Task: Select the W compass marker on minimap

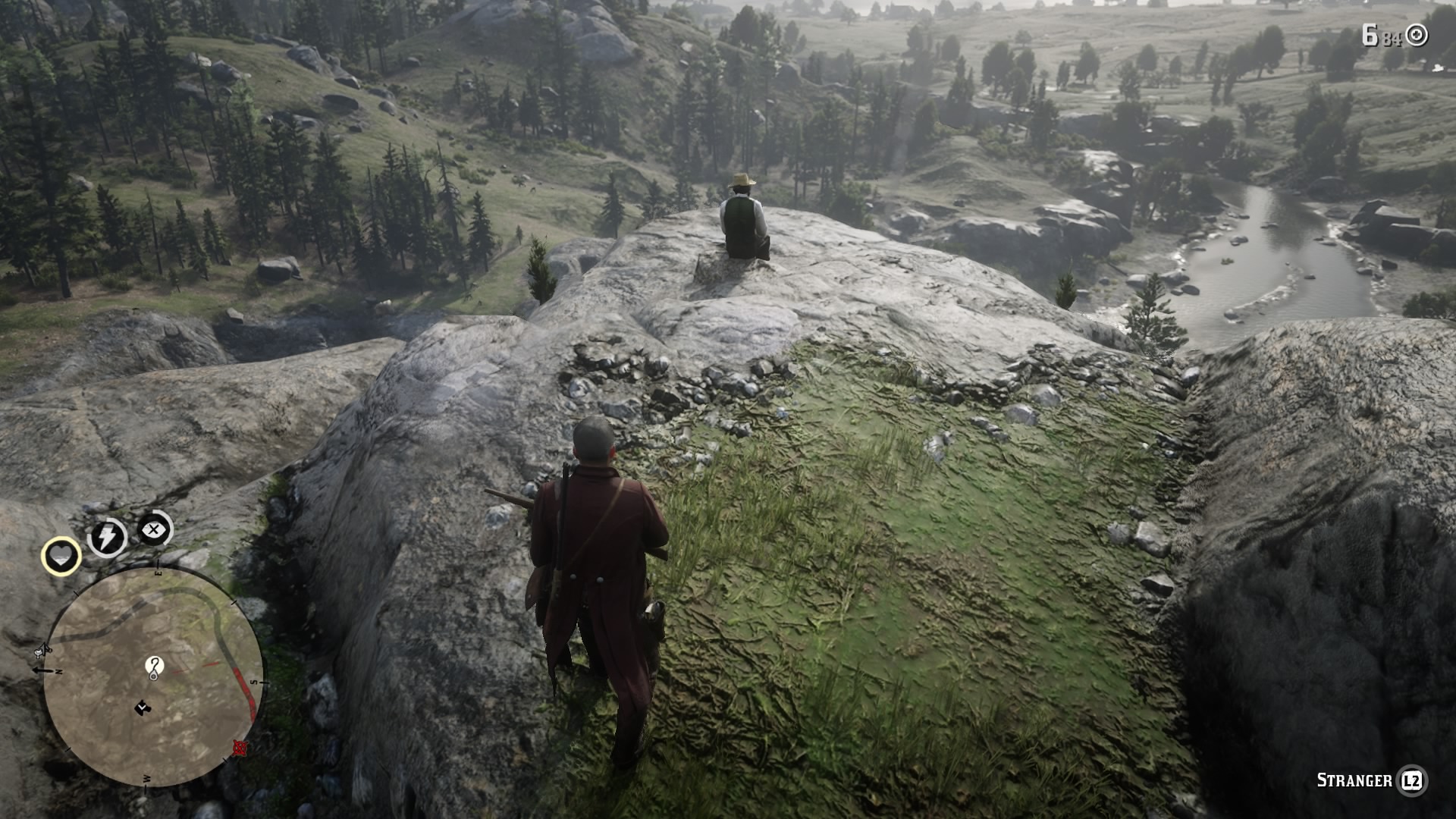Action: (146, 778)
